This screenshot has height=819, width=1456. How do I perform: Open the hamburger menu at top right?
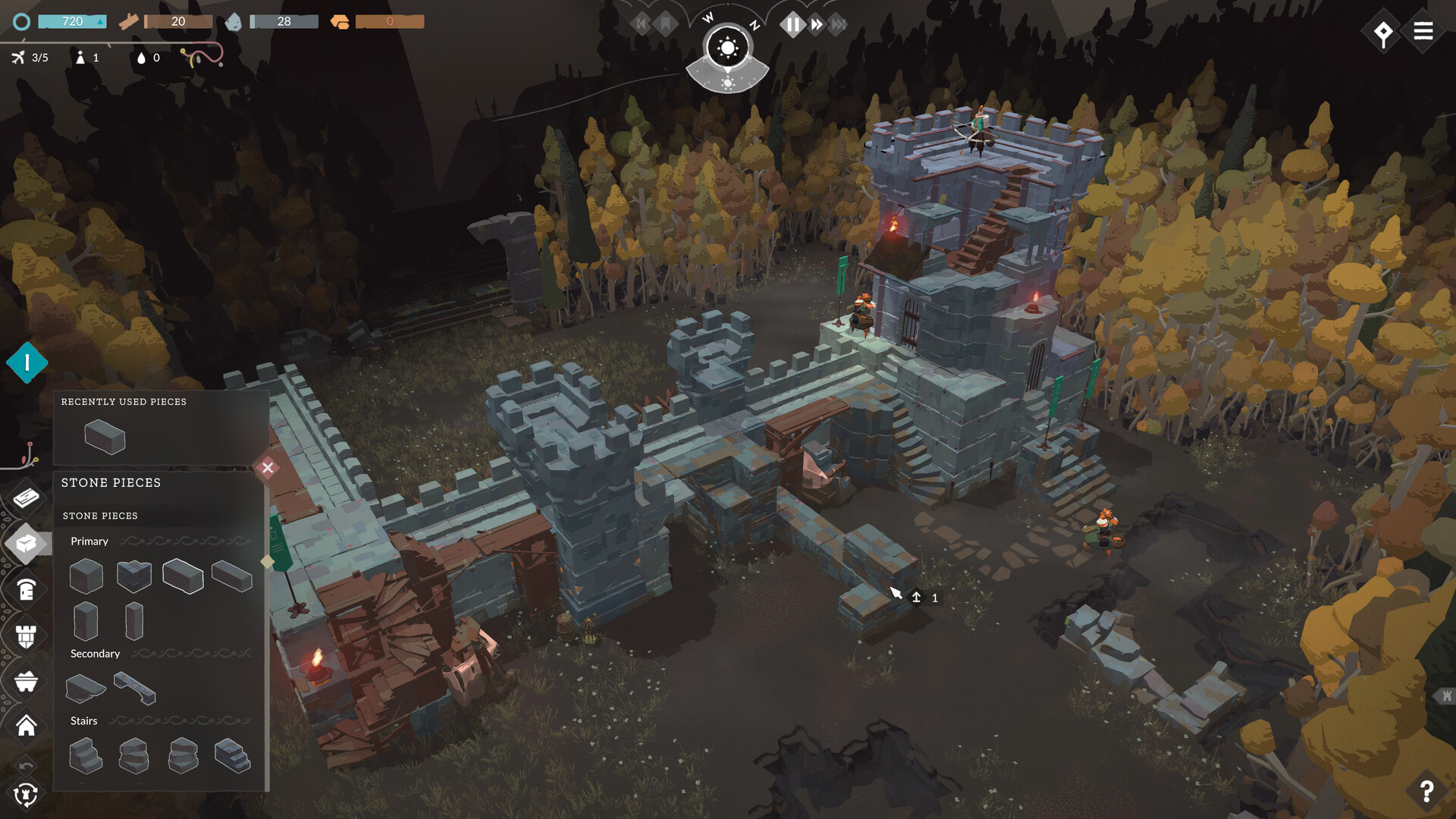(1423, 31)
